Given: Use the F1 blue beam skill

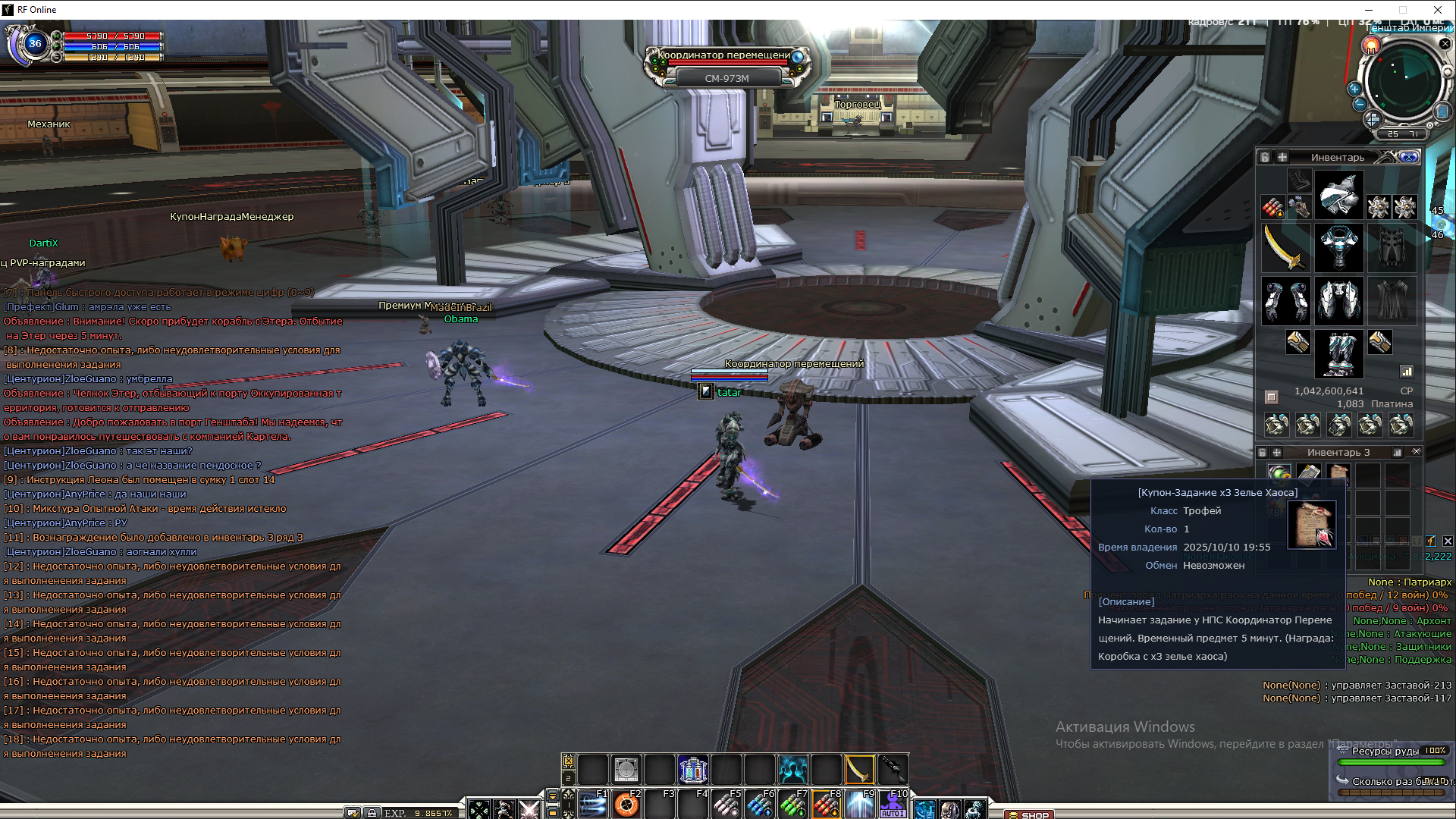Looking at the screenshot, I should 593,804.
